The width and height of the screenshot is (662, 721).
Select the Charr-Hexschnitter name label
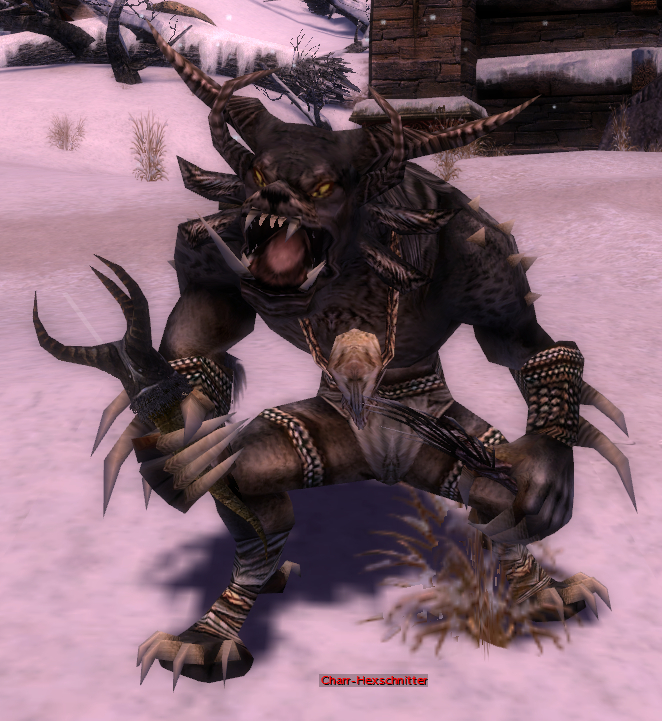(374, 681)
